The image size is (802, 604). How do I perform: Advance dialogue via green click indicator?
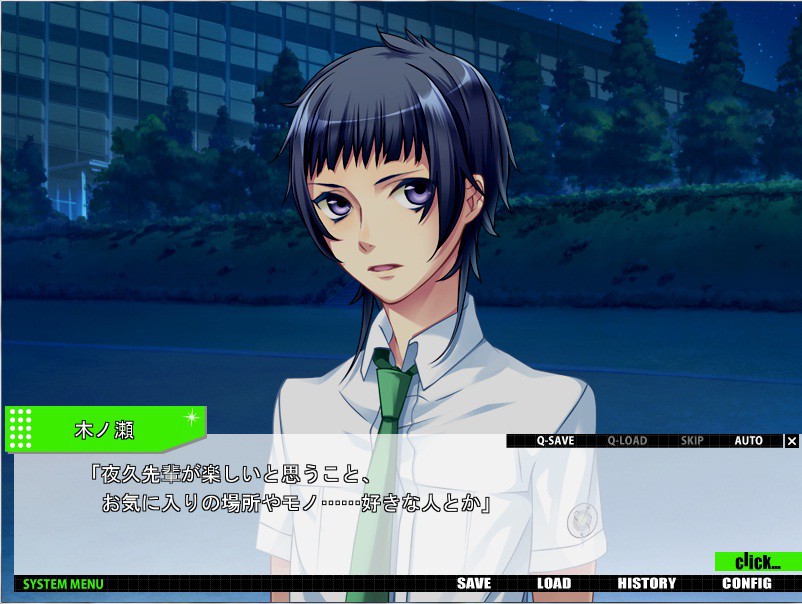coord(757,562)
